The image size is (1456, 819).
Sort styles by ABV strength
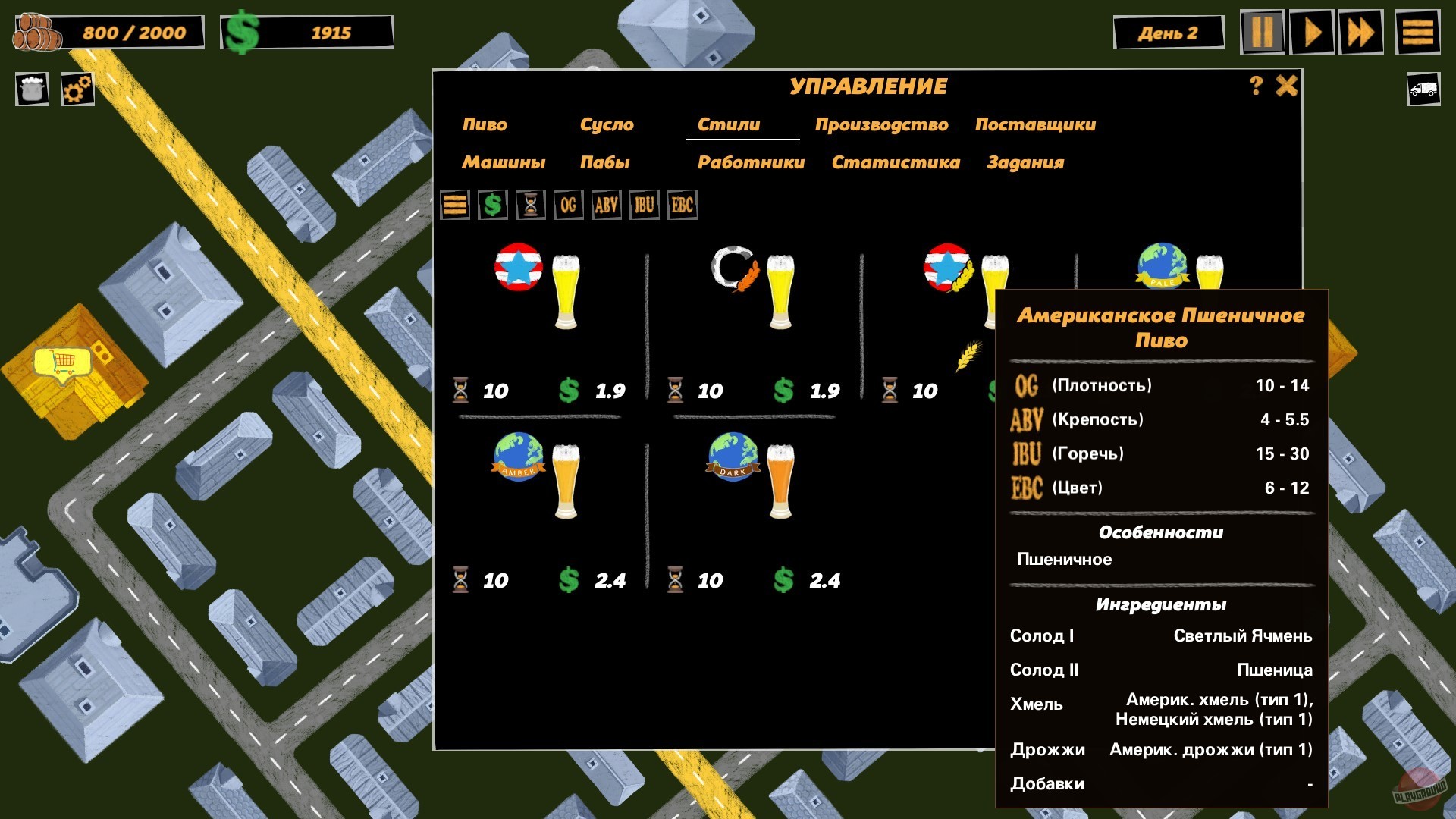coord(606,205)
